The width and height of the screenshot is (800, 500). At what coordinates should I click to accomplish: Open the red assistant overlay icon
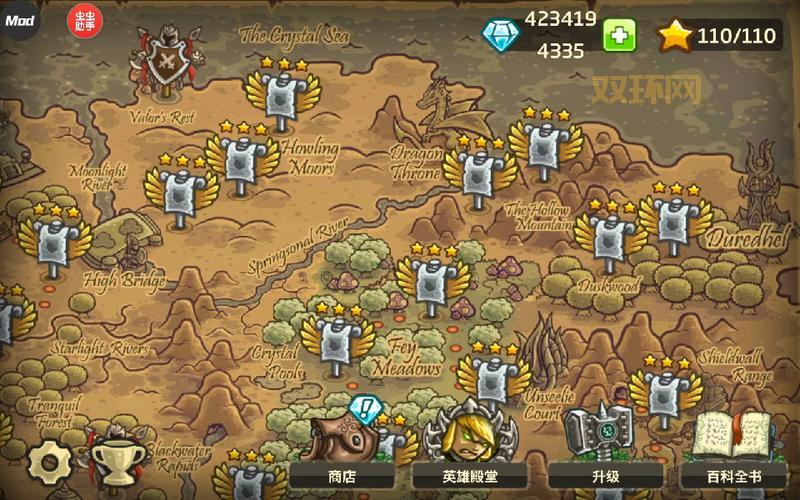[83, 20]
